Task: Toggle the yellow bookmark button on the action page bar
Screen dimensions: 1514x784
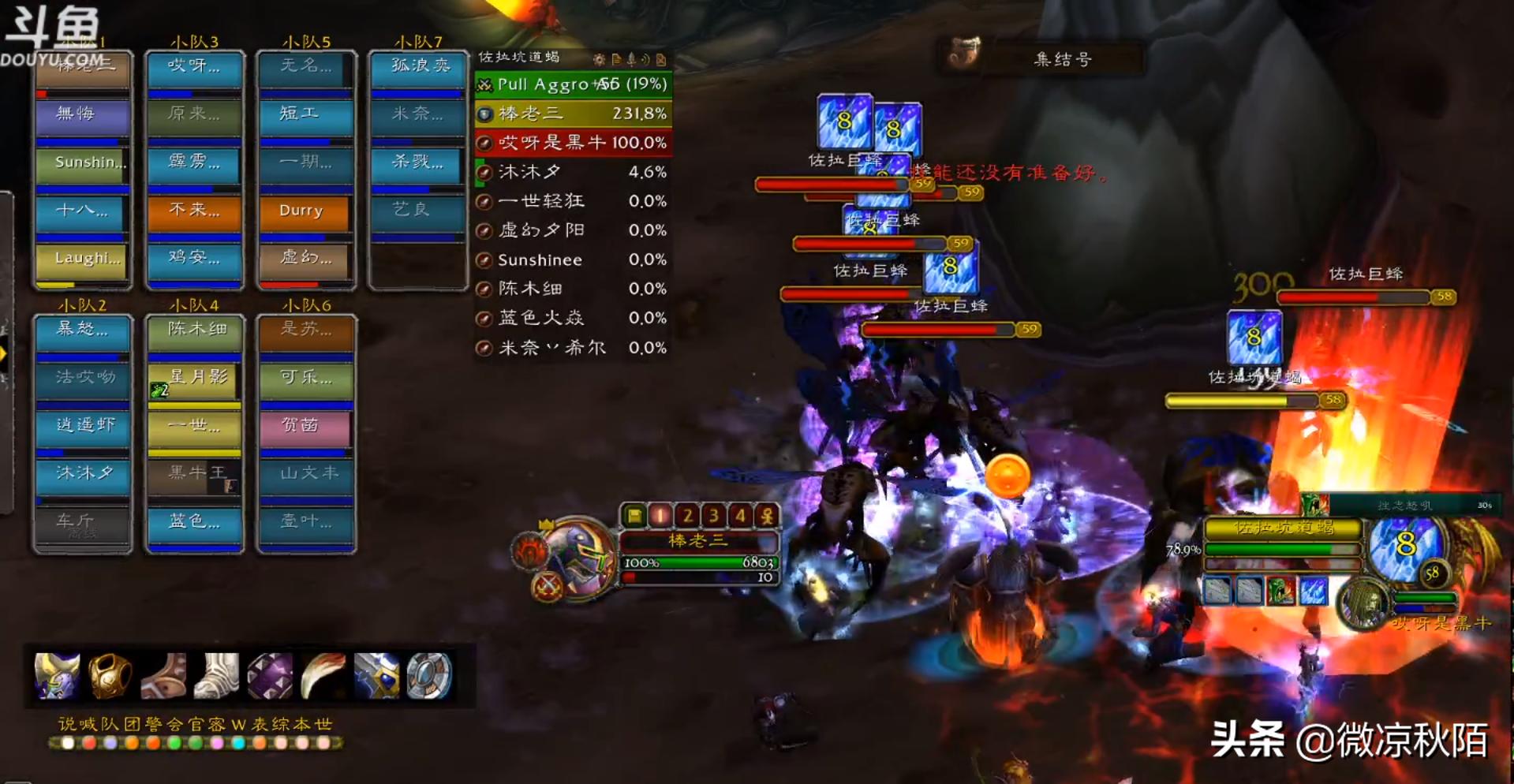Action: pos(634,515)
